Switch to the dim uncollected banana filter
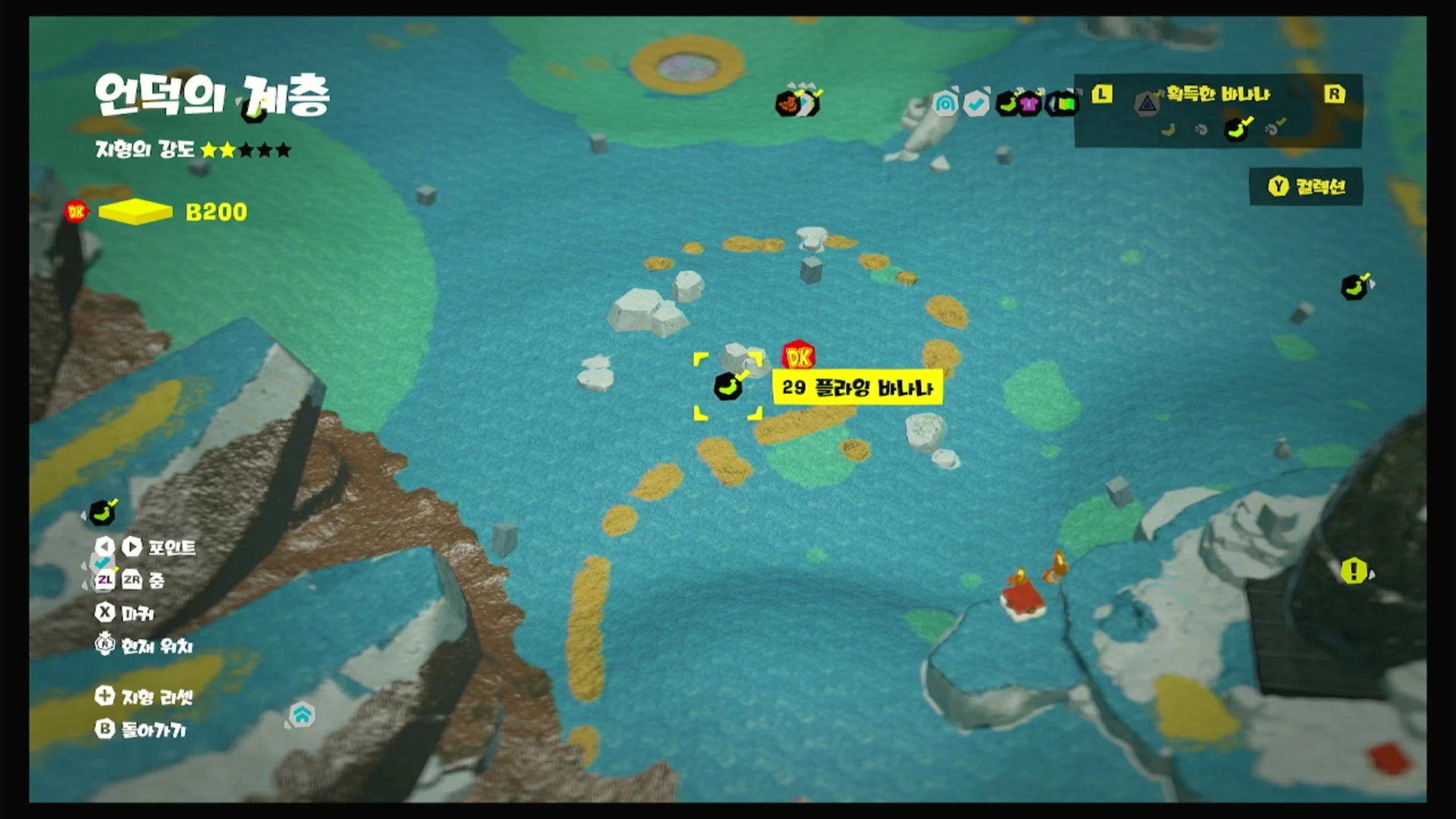This screenshot has width=1456, height=819. click(x=1168, y=130)
